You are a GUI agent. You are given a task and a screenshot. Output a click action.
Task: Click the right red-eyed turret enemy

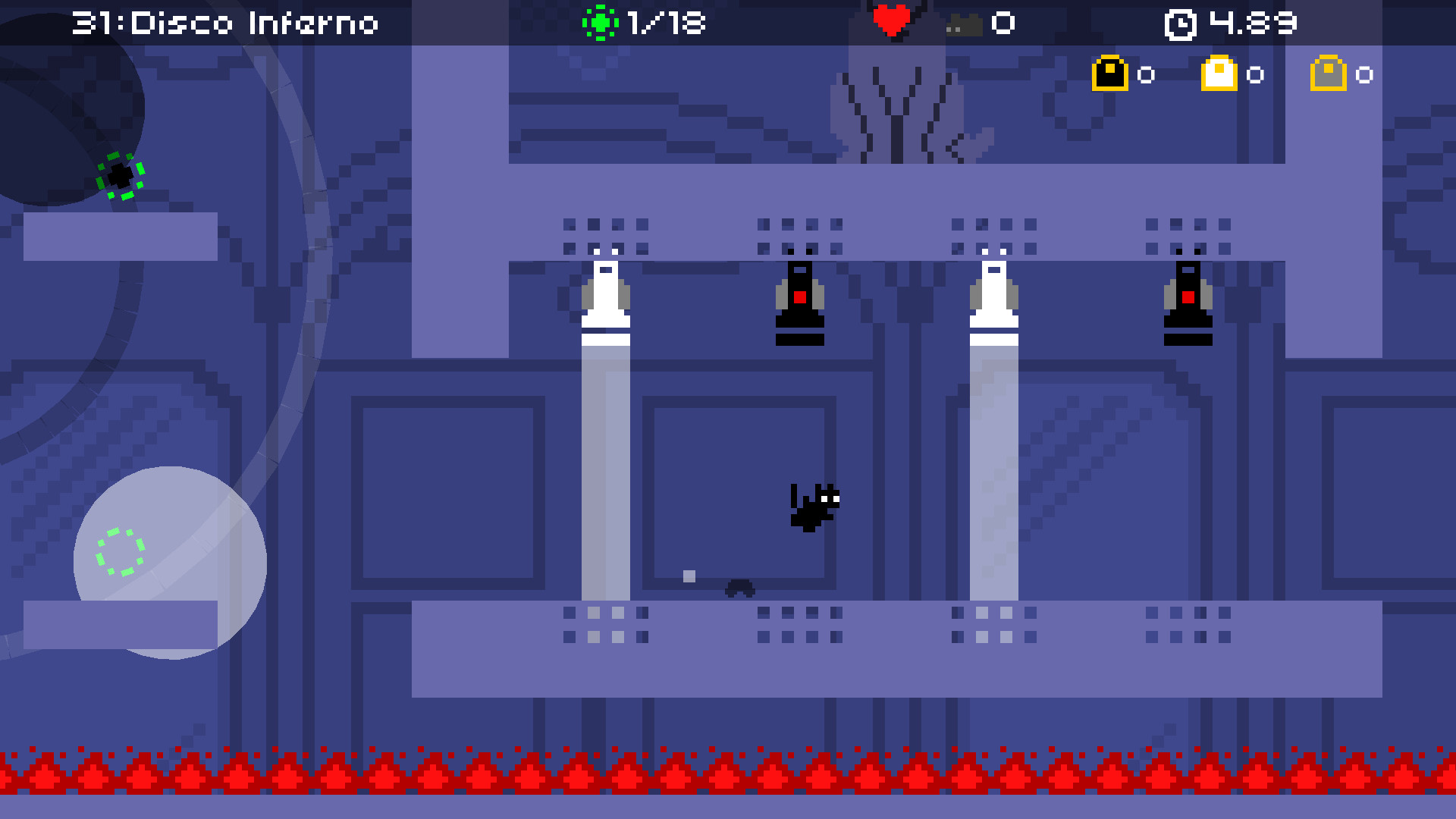[1188, 296]
